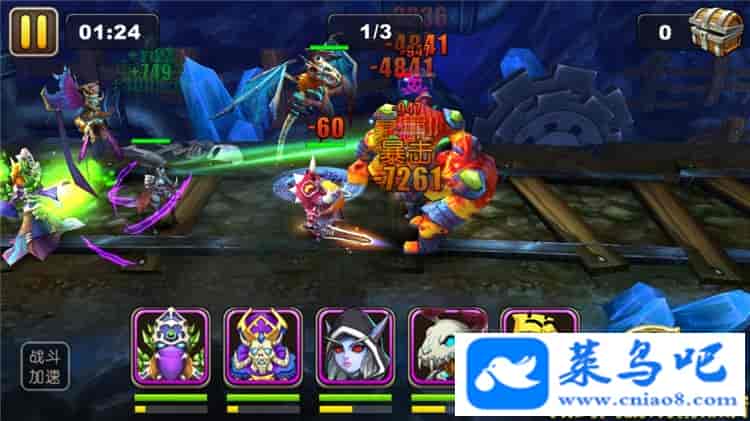Pause the battle
Viewport: 750px width, 421px height.
point(33,32)
